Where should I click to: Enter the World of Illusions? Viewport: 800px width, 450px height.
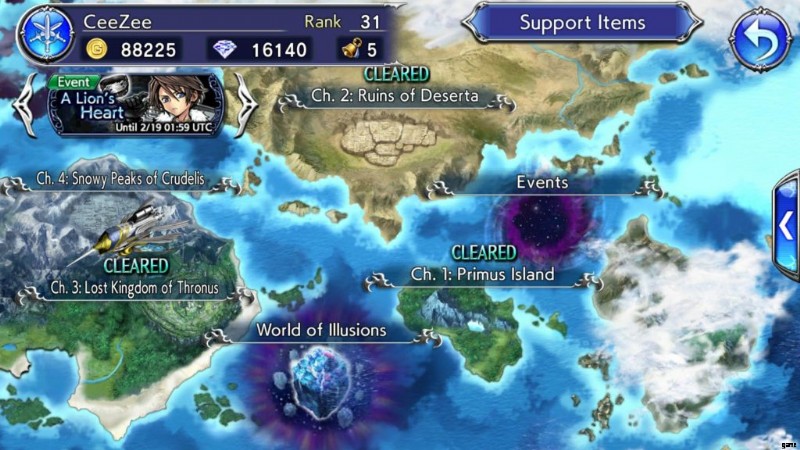coord(320,330)
